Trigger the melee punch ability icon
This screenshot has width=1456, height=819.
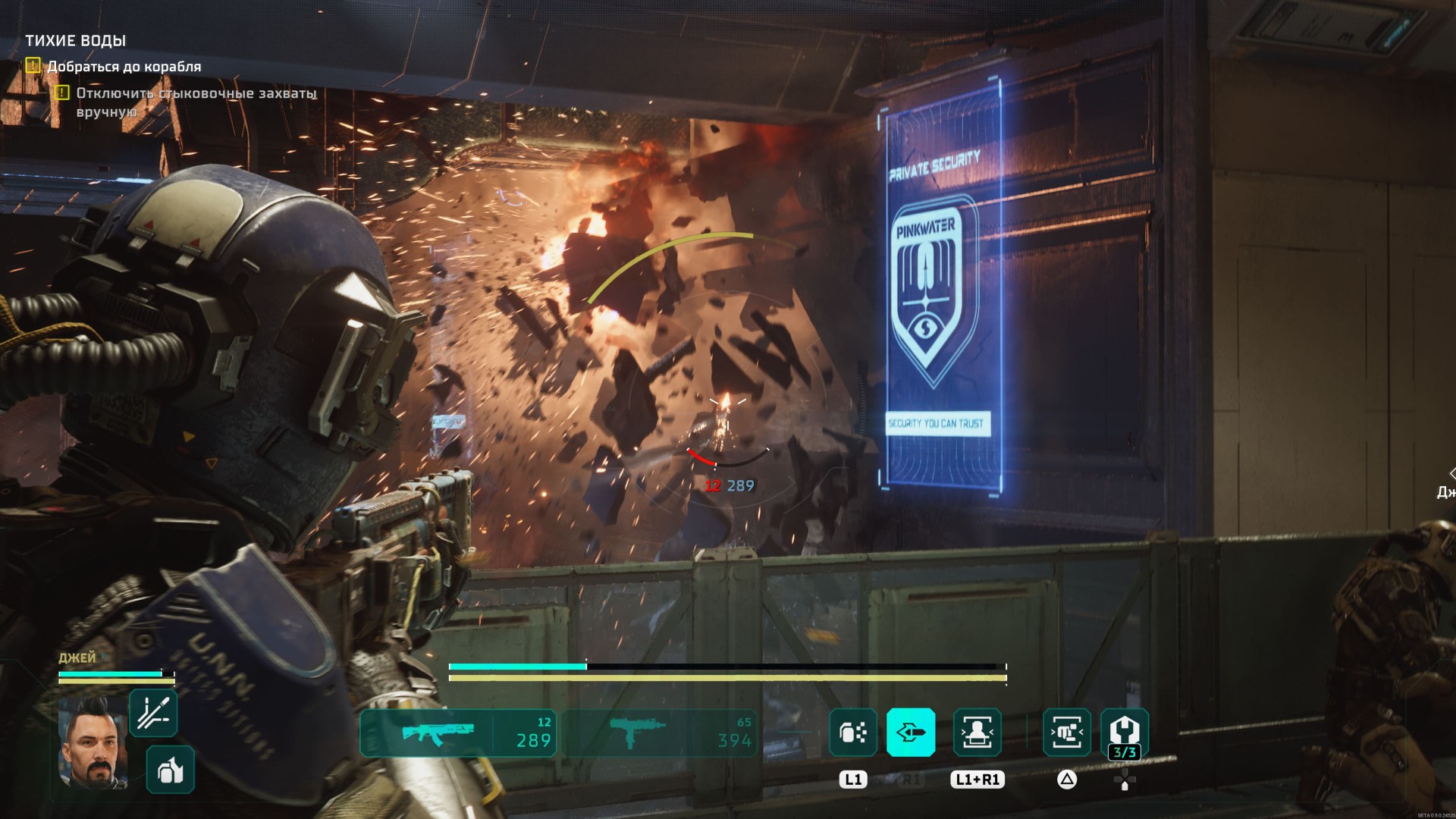[1067, 733]
